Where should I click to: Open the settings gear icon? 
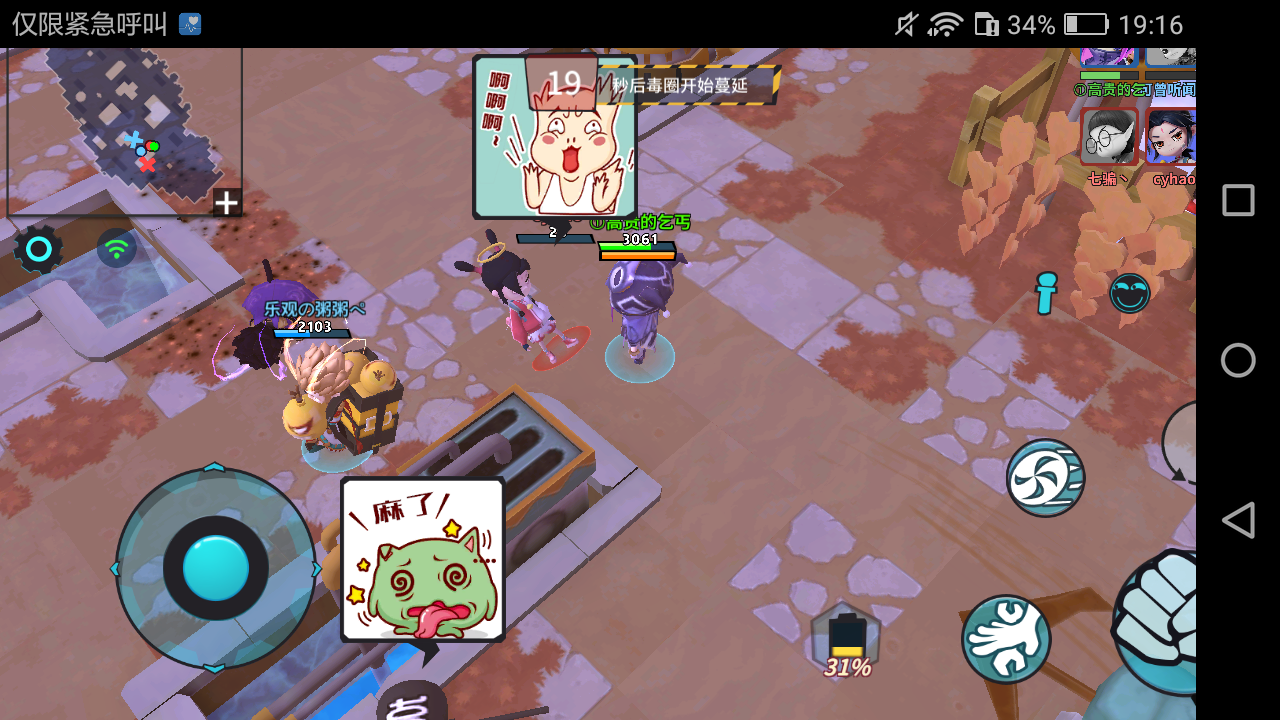(38, 248)
